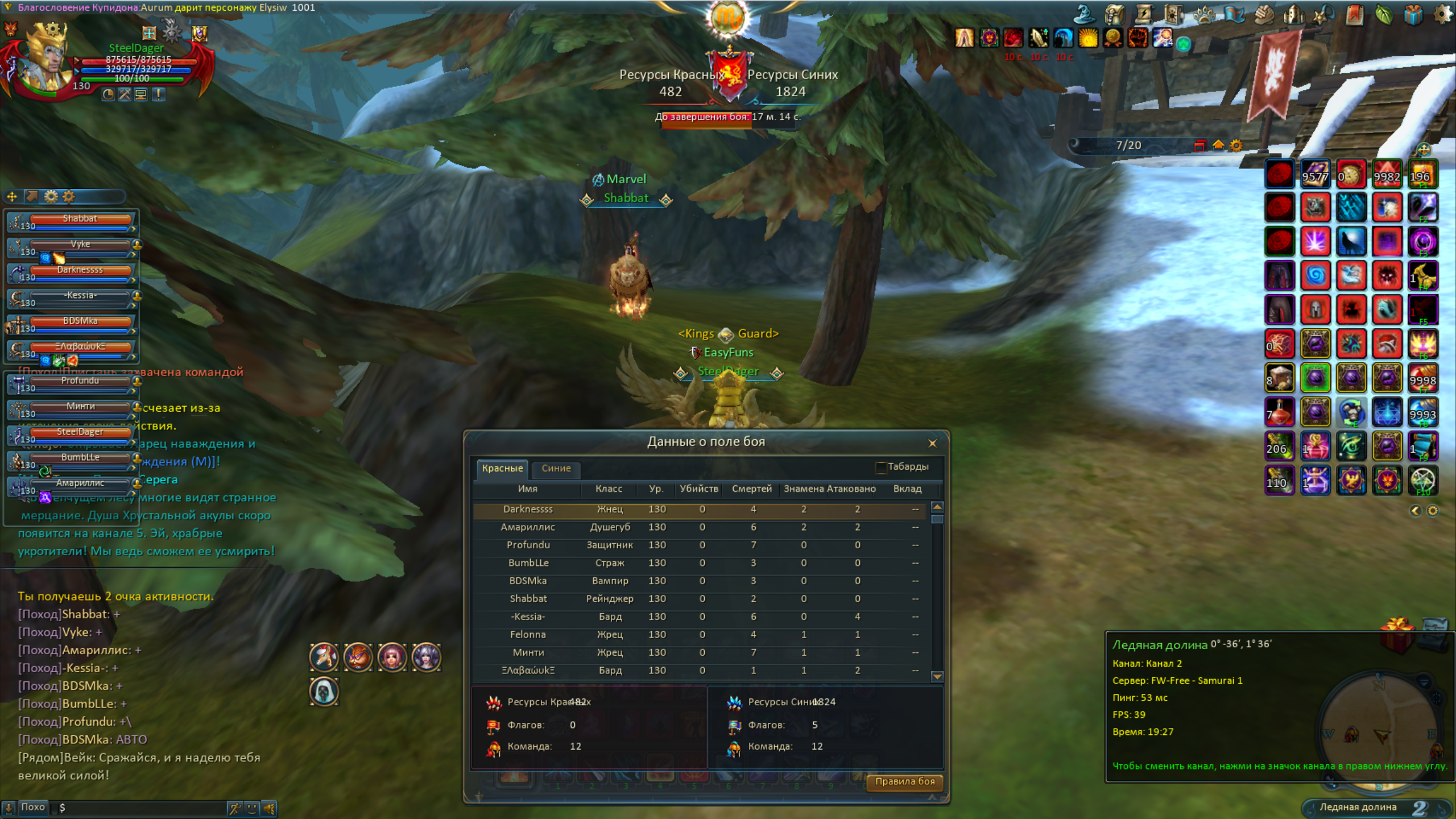
Task: Sort the table by the Смертей column
Action: point(751,489)
